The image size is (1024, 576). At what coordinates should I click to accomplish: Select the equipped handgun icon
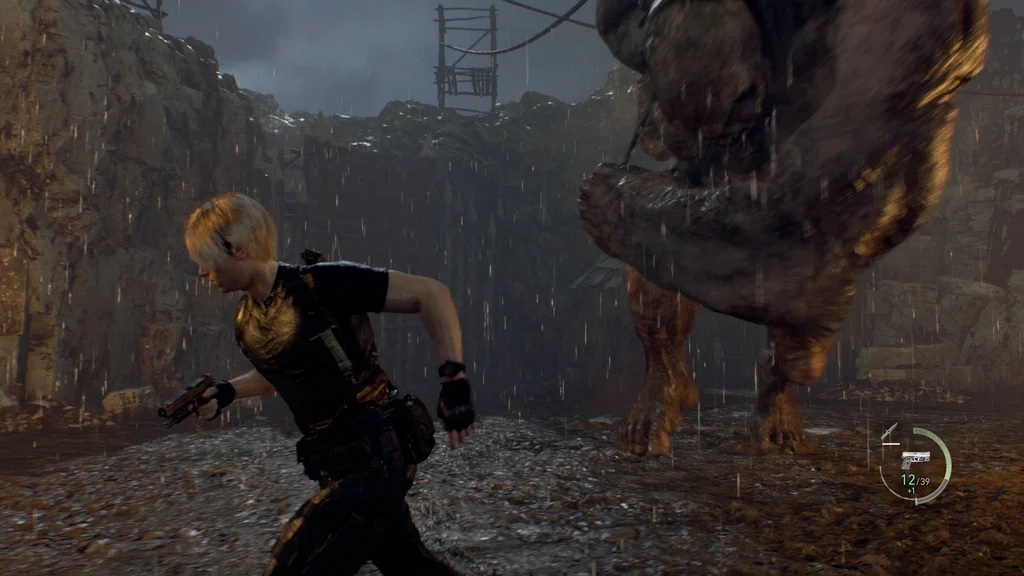pyautogui.click(x=914, y=458)
